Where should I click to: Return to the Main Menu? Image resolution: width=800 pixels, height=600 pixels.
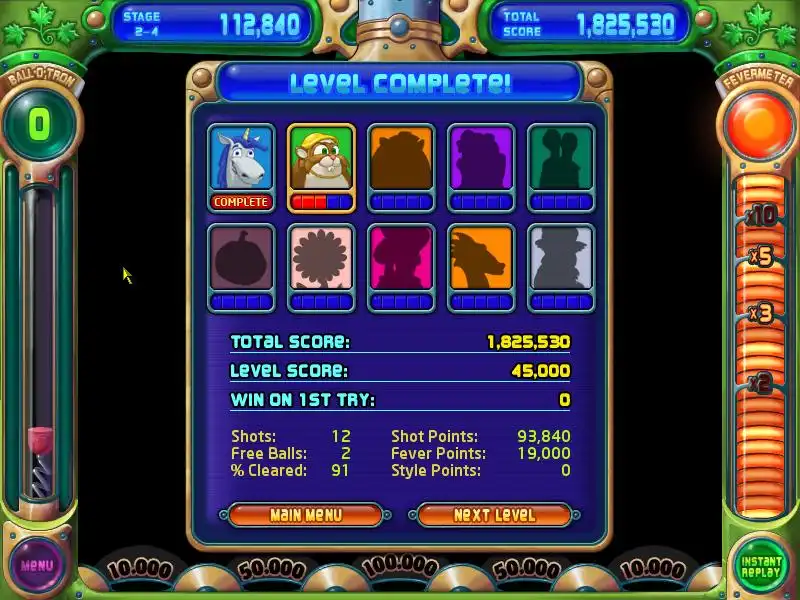coord(306,515)
